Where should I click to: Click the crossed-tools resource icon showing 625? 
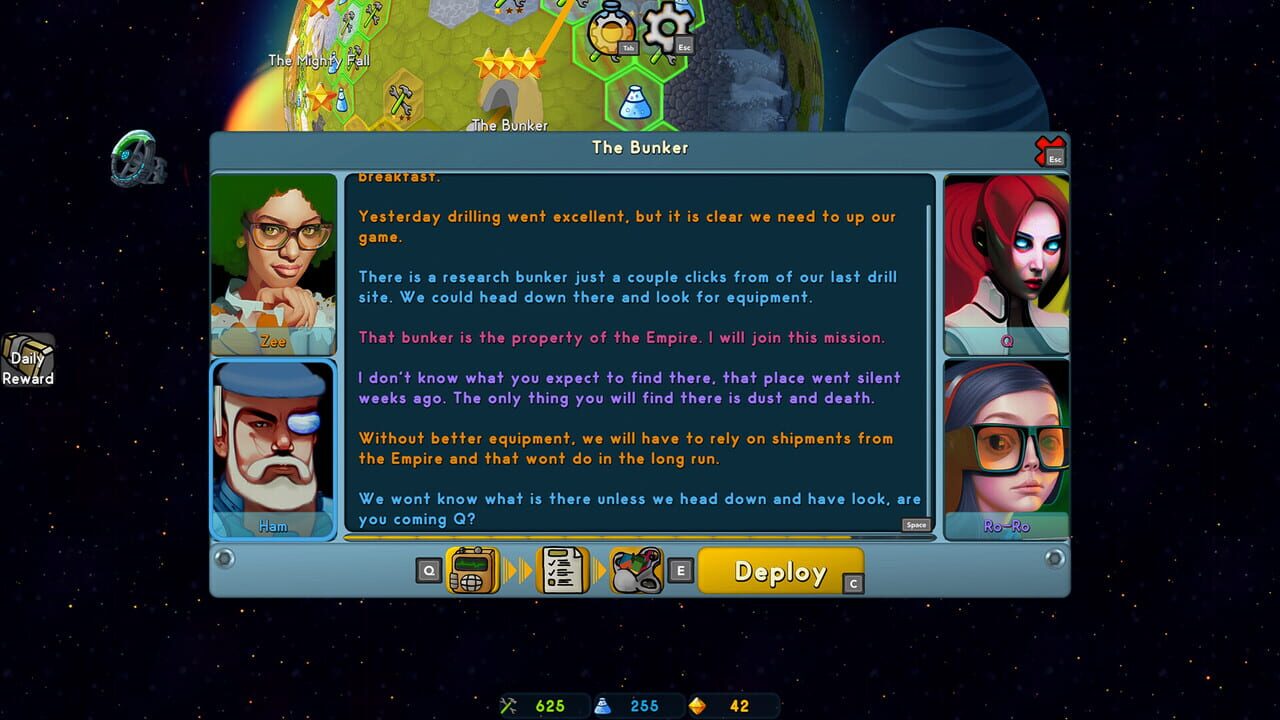[x=510, y=705]
